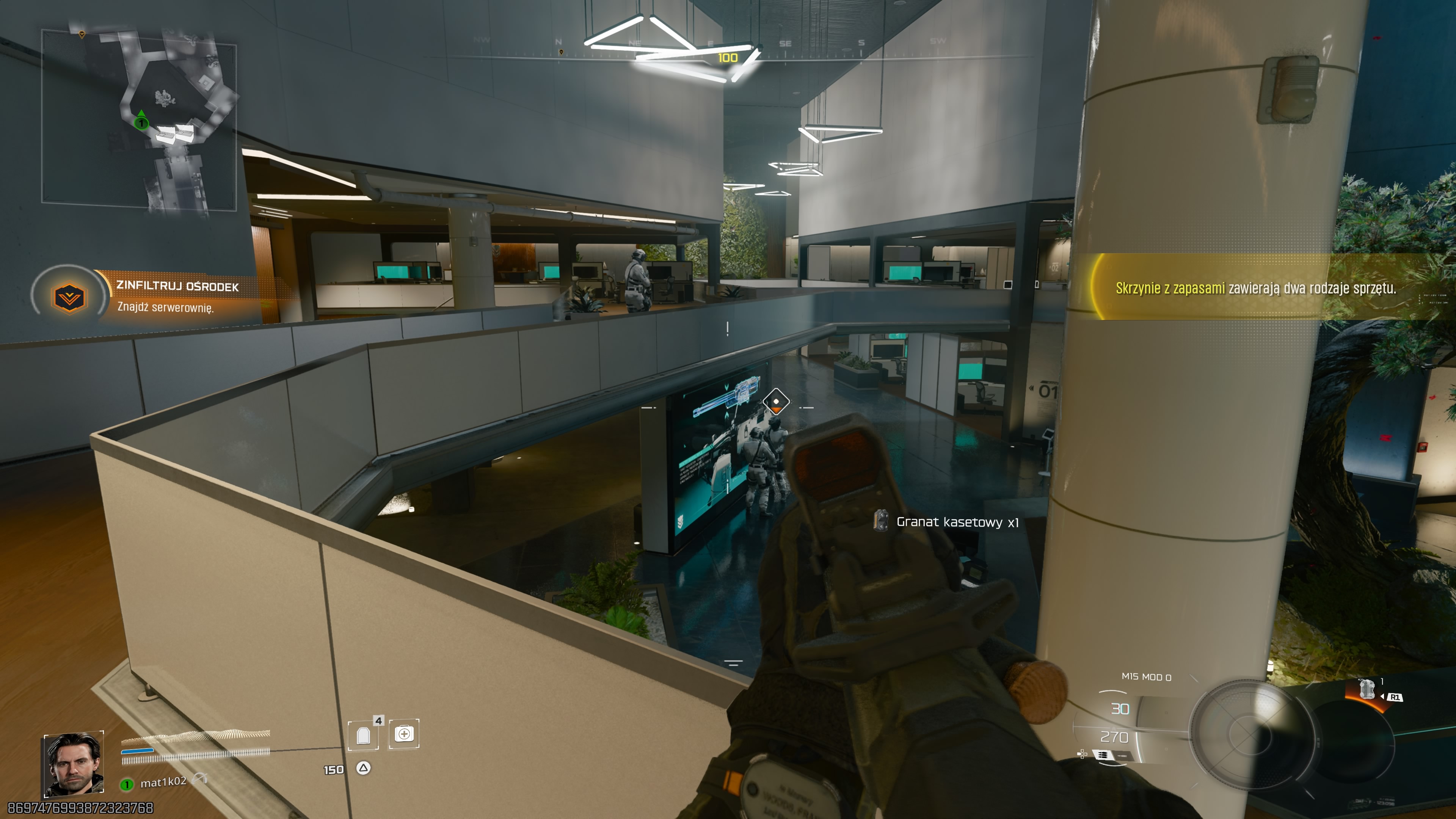Click the medkit icon next to armor plates

[405, 735]
